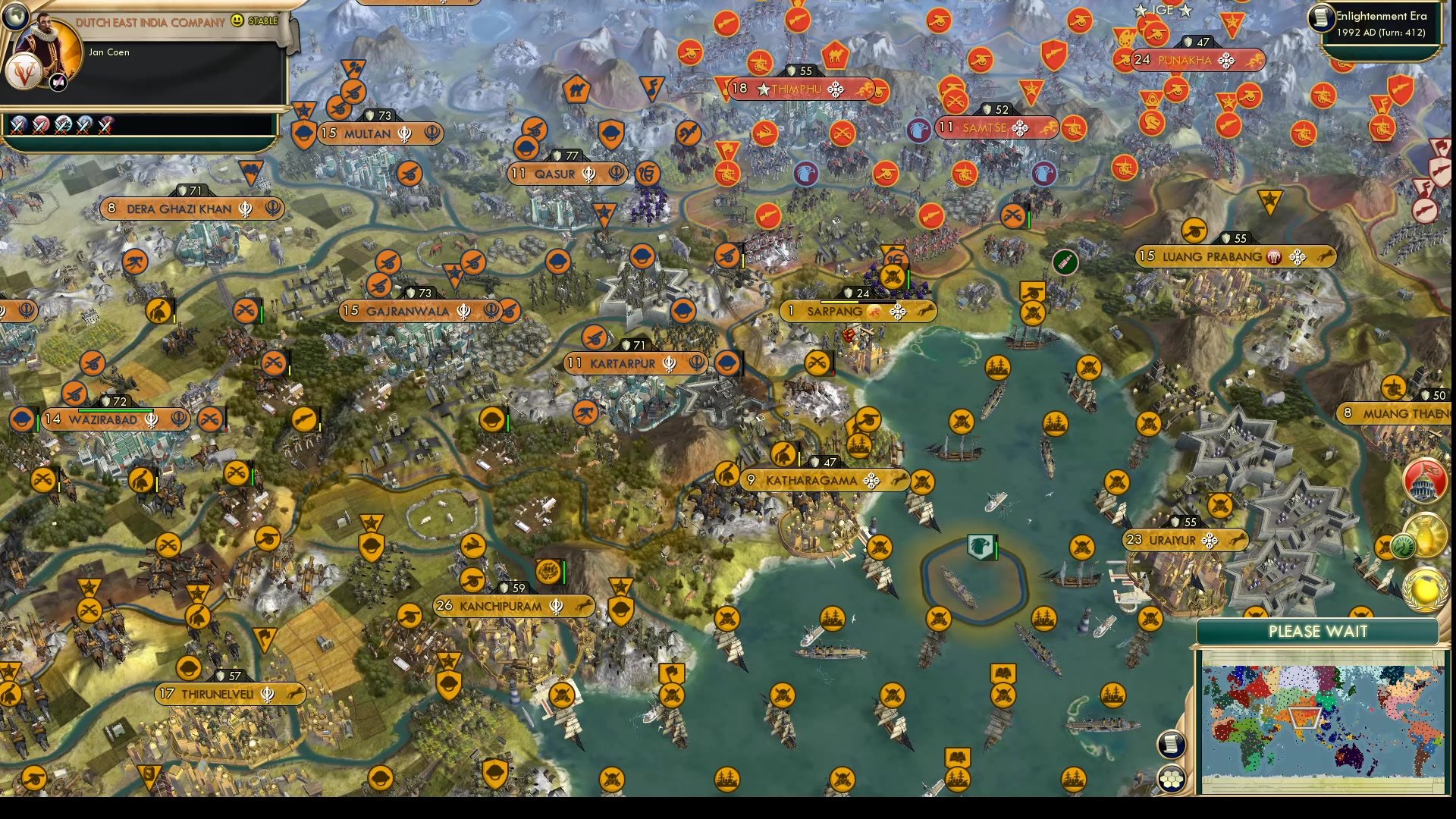
Task: Click the laurel wreath notification icon
Action: [1426, 589]
